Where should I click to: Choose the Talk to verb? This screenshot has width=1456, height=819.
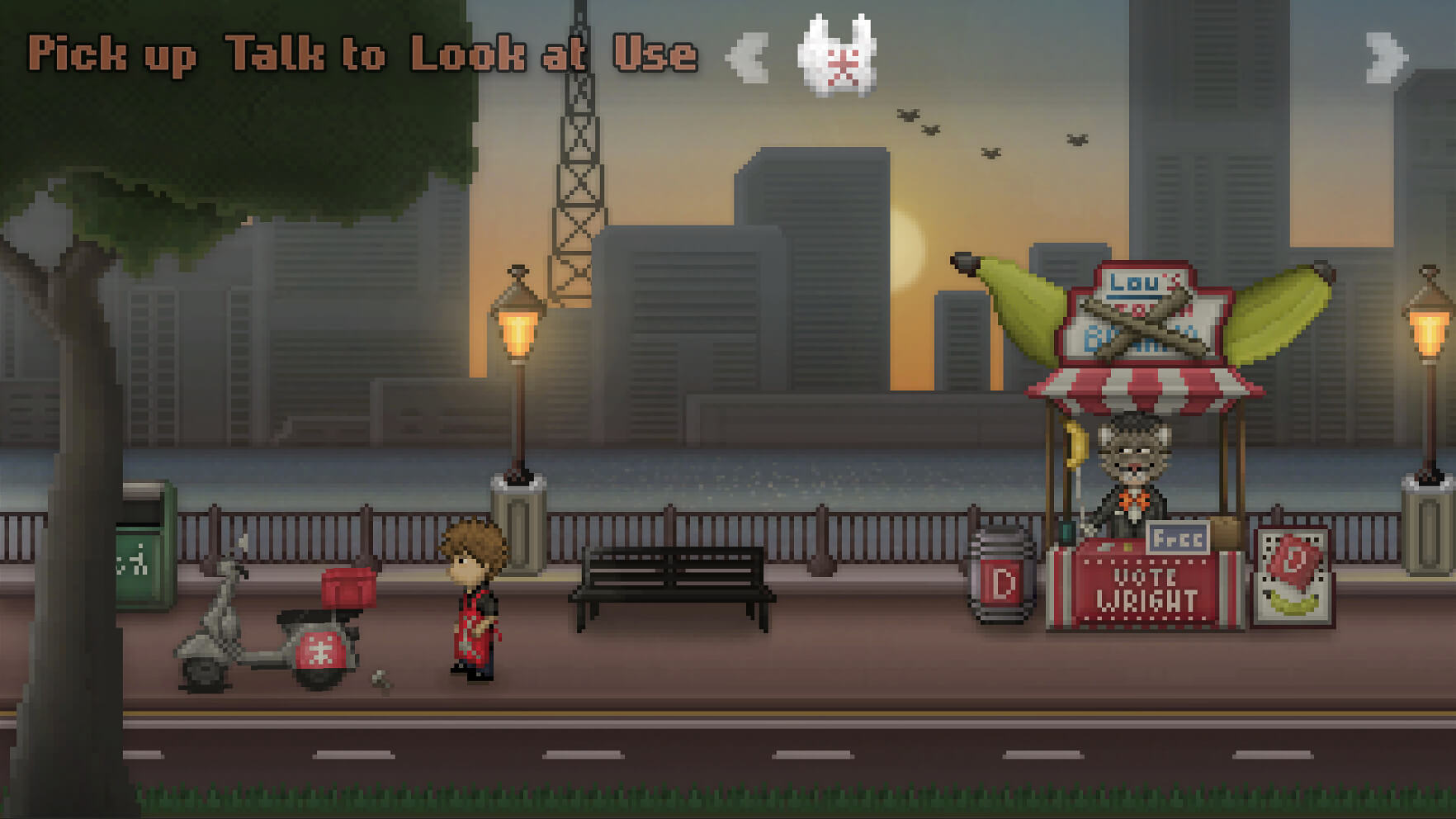[305, 54]
